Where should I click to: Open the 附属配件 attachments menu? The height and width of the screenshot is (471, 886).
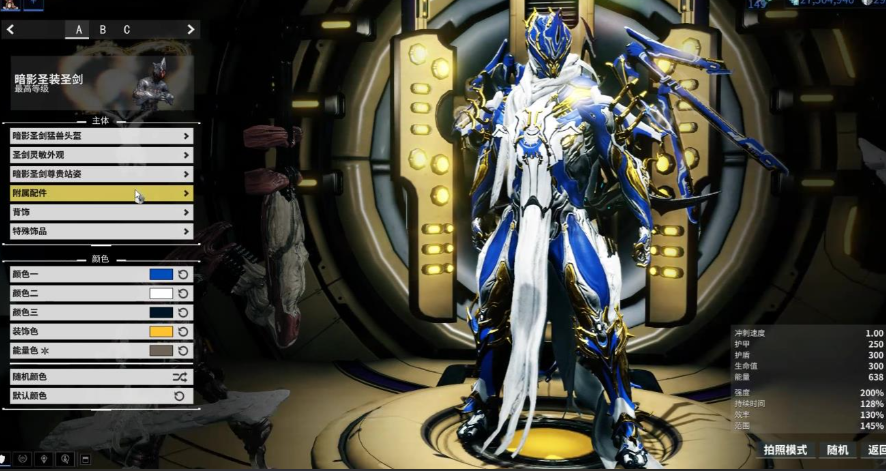tap(100, 193)
